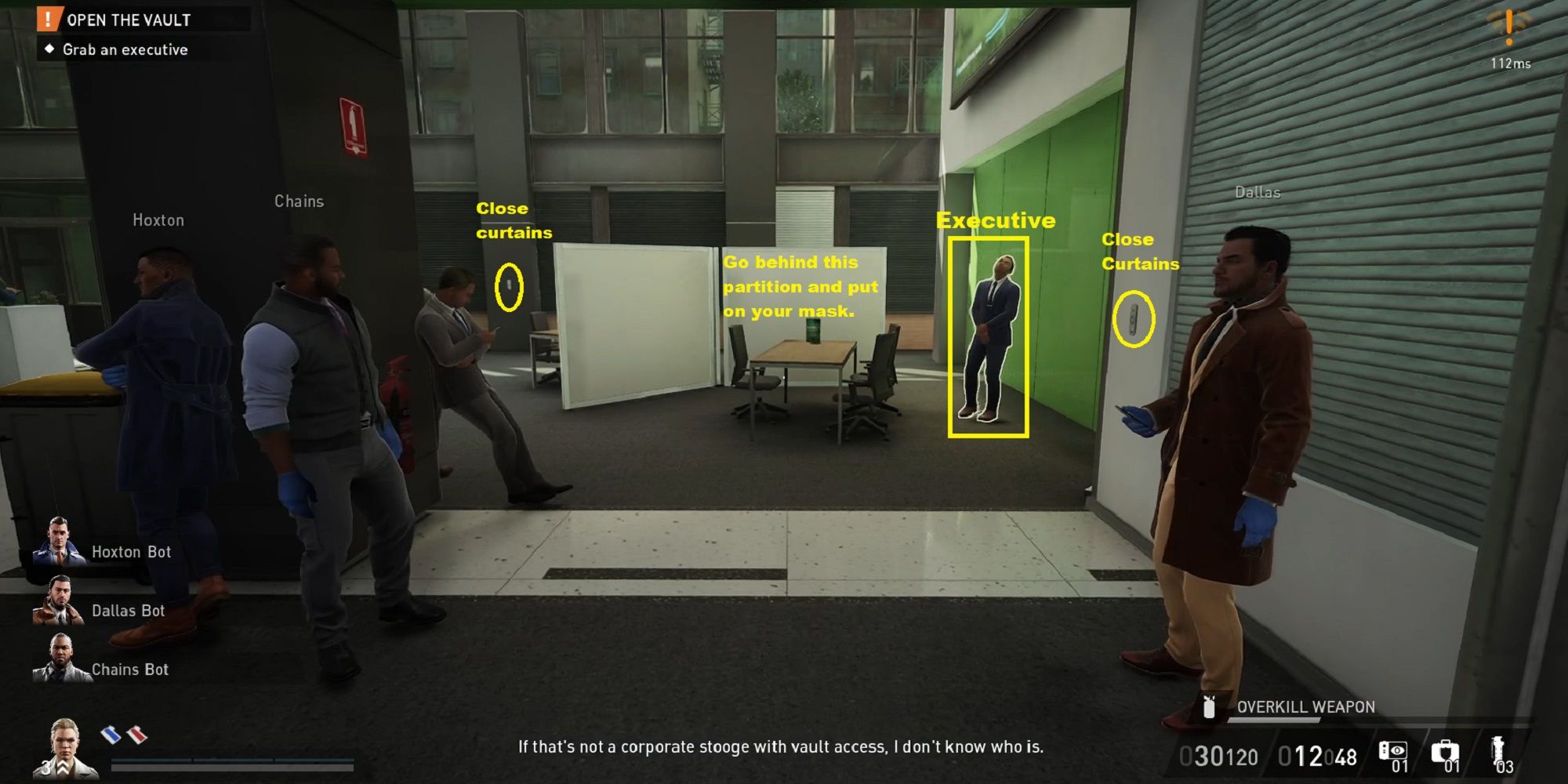
Task: Click the fire alarm sign on the pillar
Action: pyautogui.click(x=354, y=122)
